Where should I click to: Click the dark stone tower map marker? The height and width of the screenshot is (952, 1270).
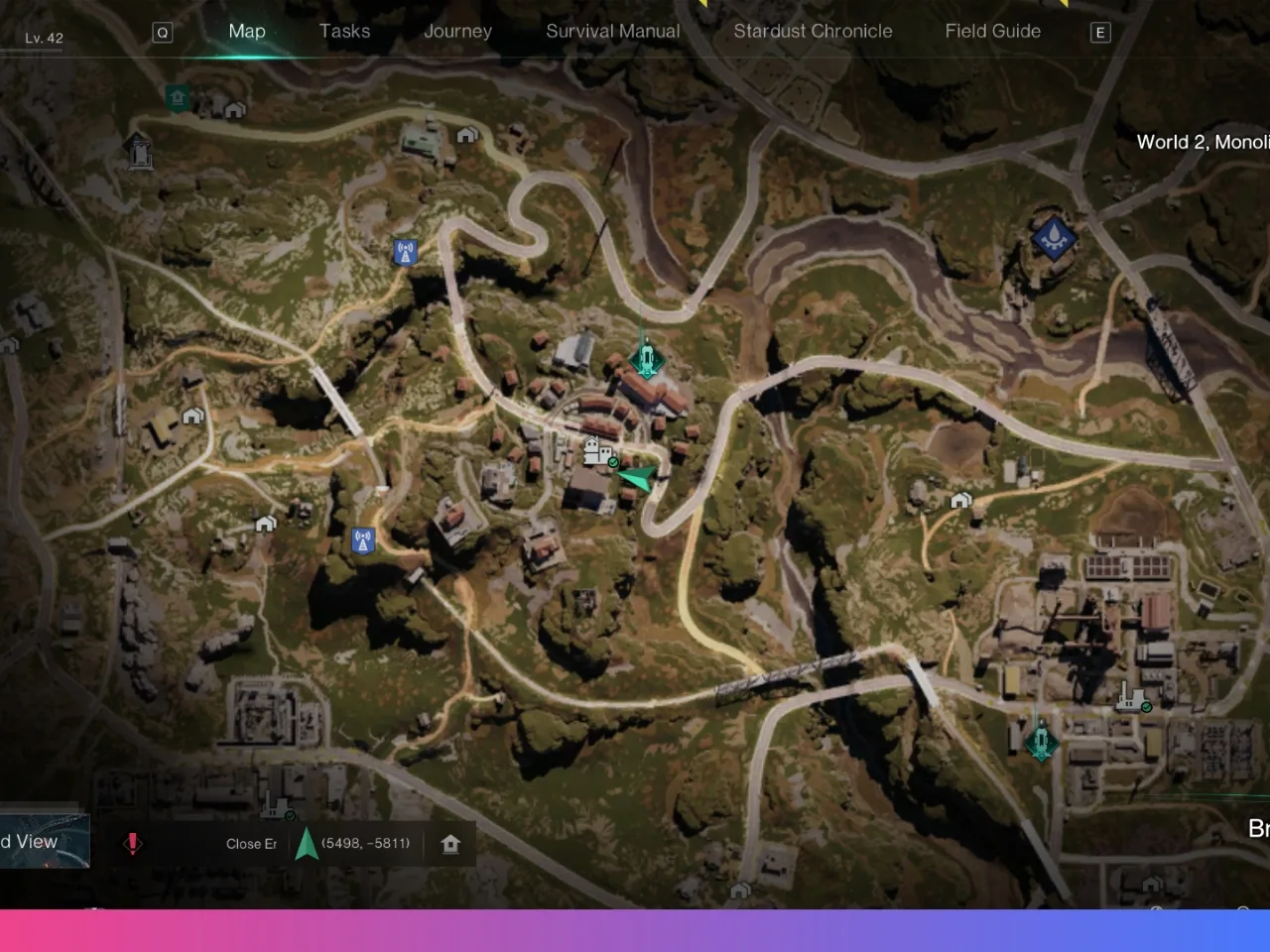139,151
